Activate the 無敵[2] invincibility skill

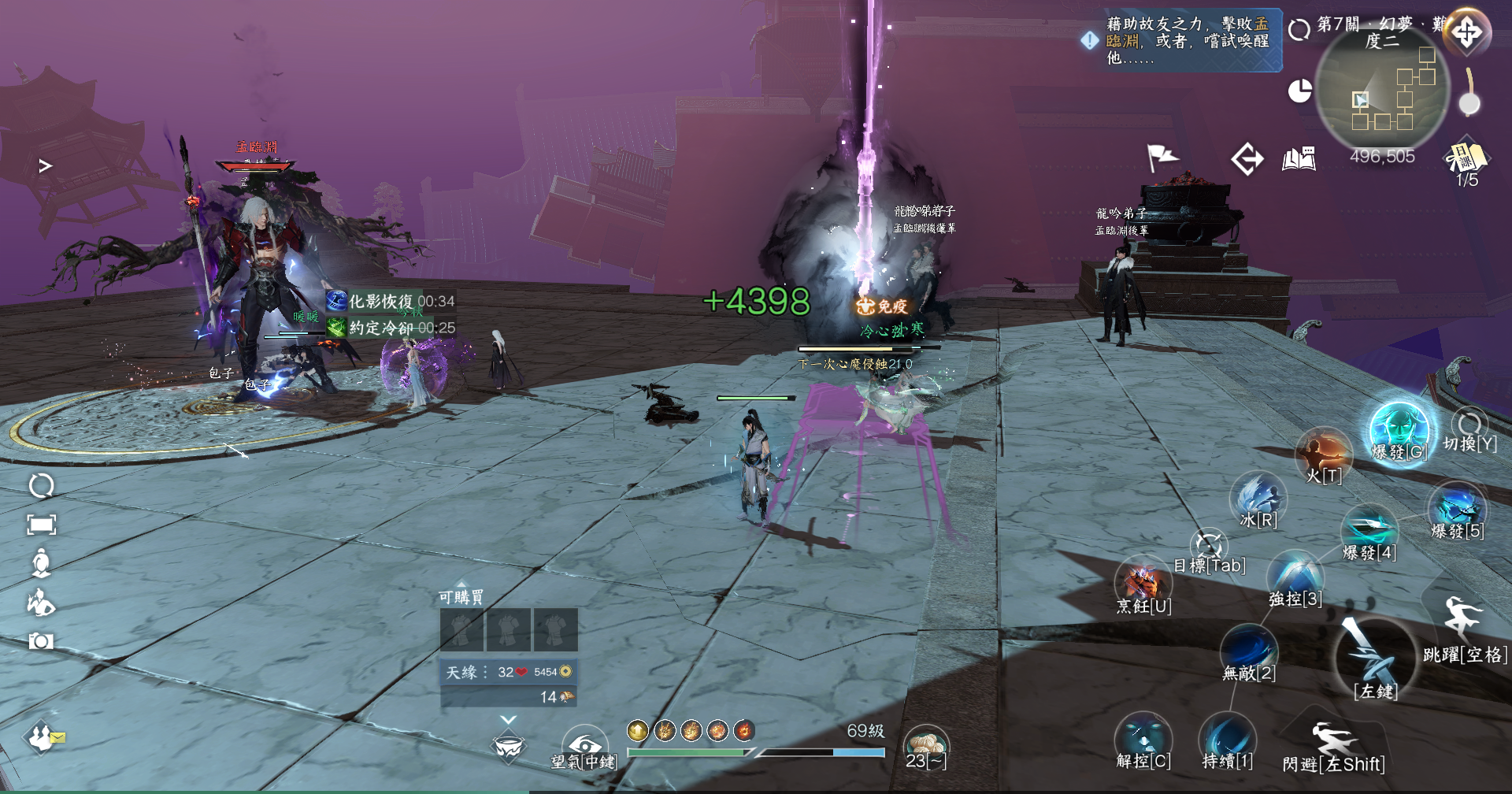[x=1248, y=652]
